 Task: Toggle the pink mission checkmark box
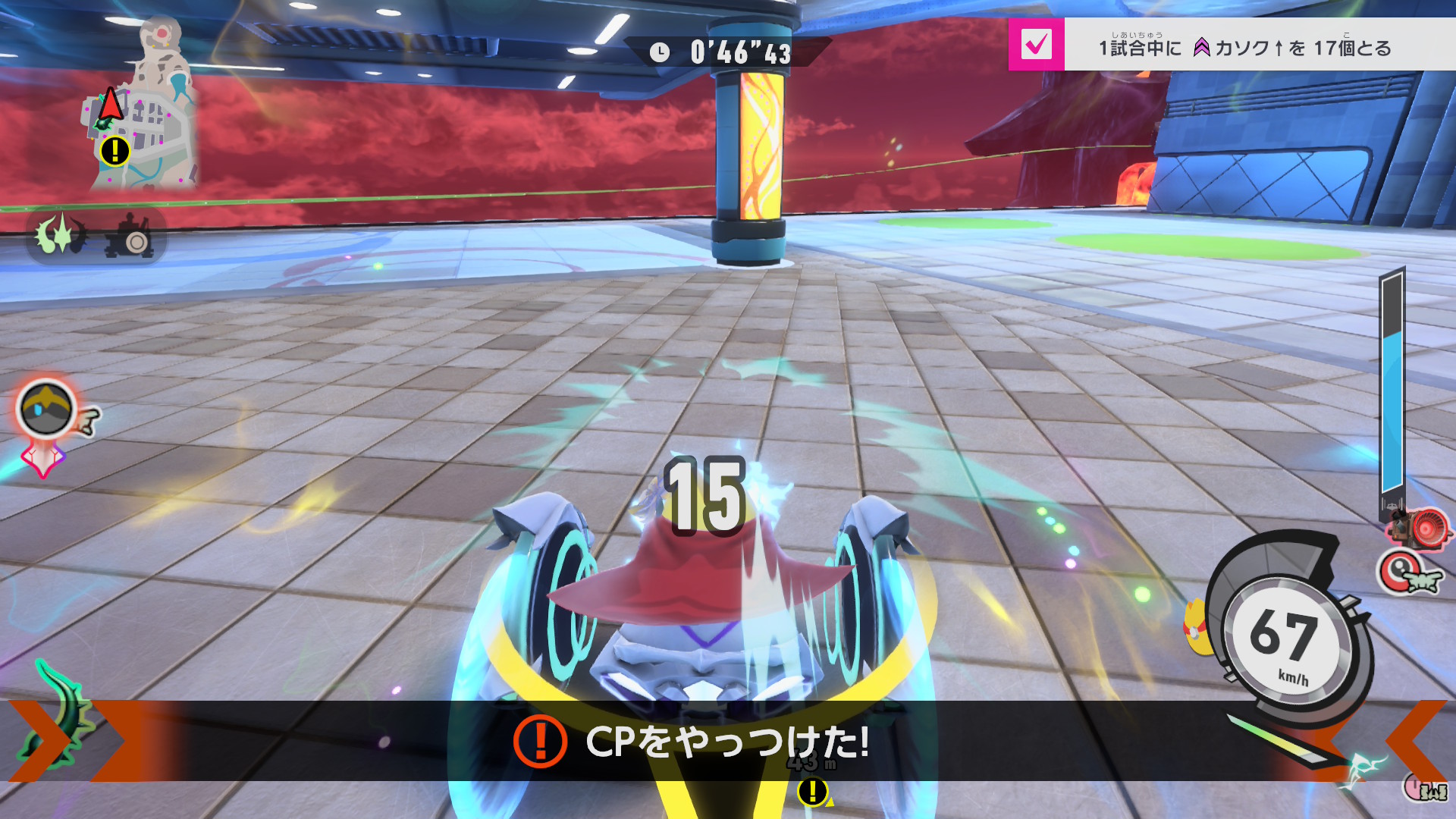coord(1036,45)
